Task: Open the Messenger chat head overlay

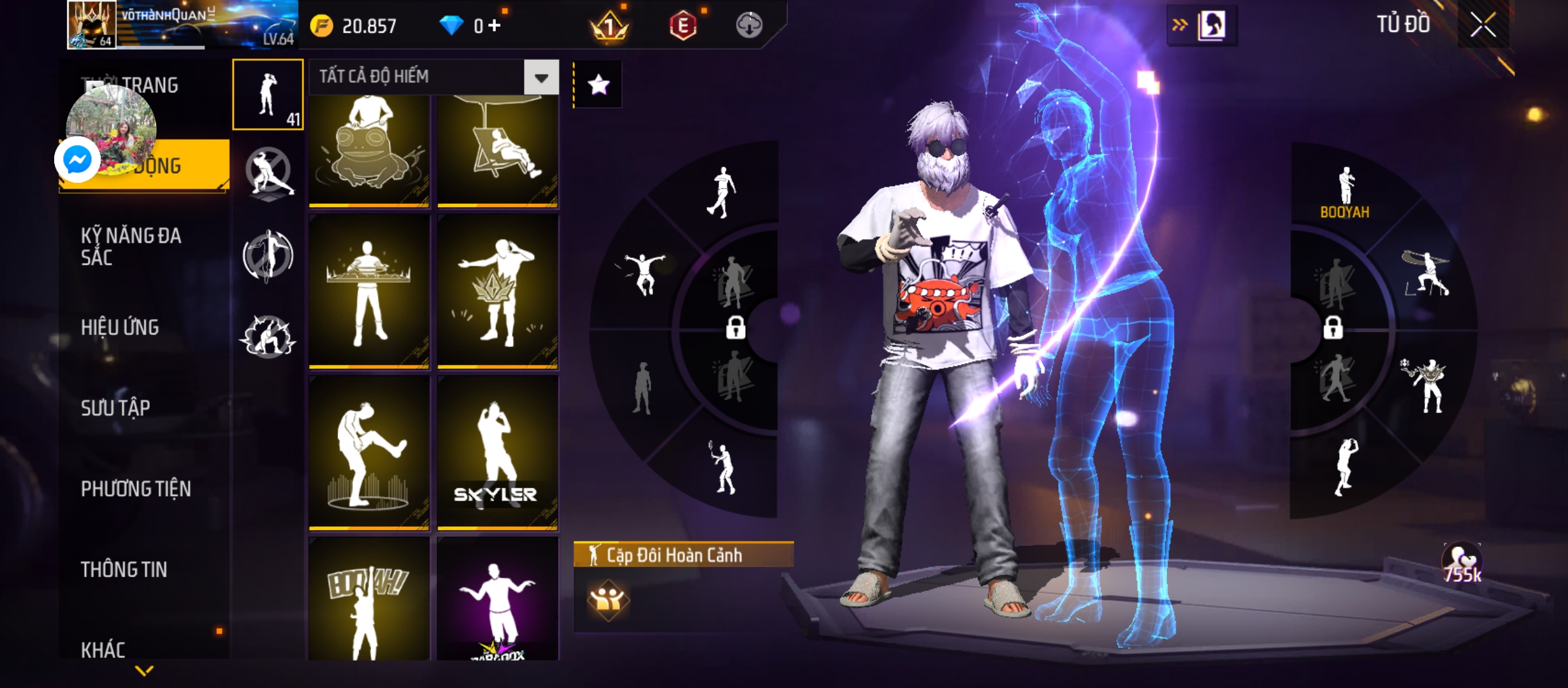Action: pos(78,159)
